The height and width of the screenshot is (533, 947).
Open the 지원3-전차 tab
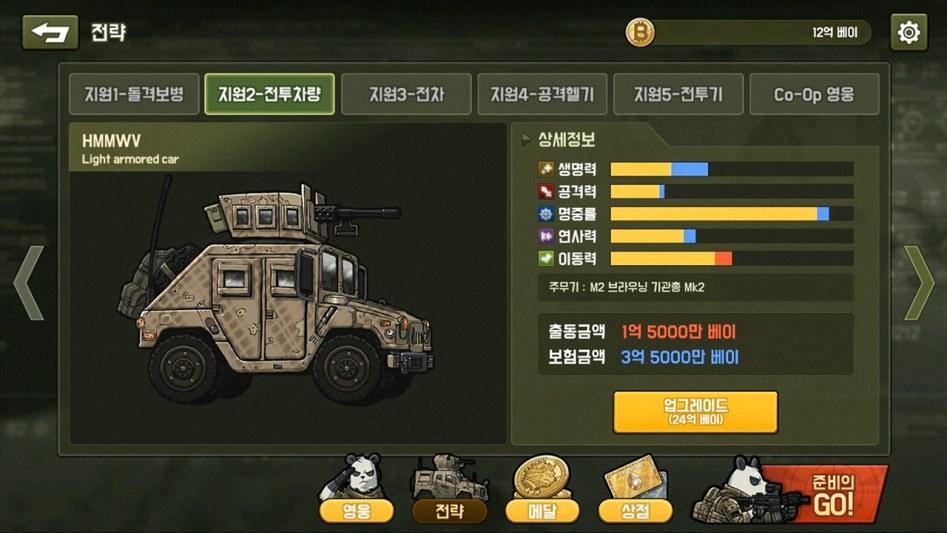(406, 95)
